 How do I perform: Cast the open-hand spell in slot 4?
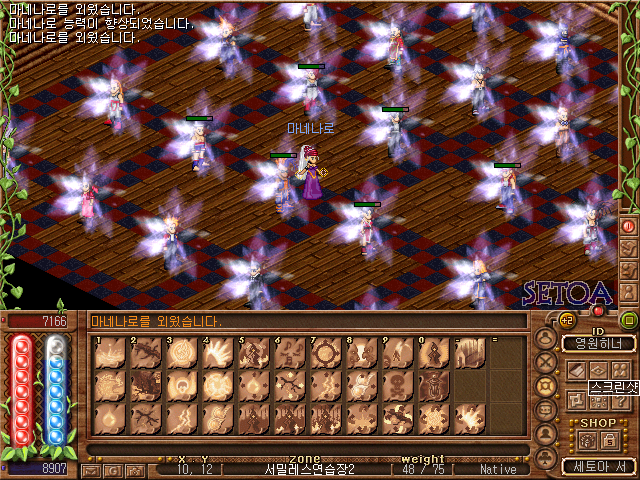(217, 353)
